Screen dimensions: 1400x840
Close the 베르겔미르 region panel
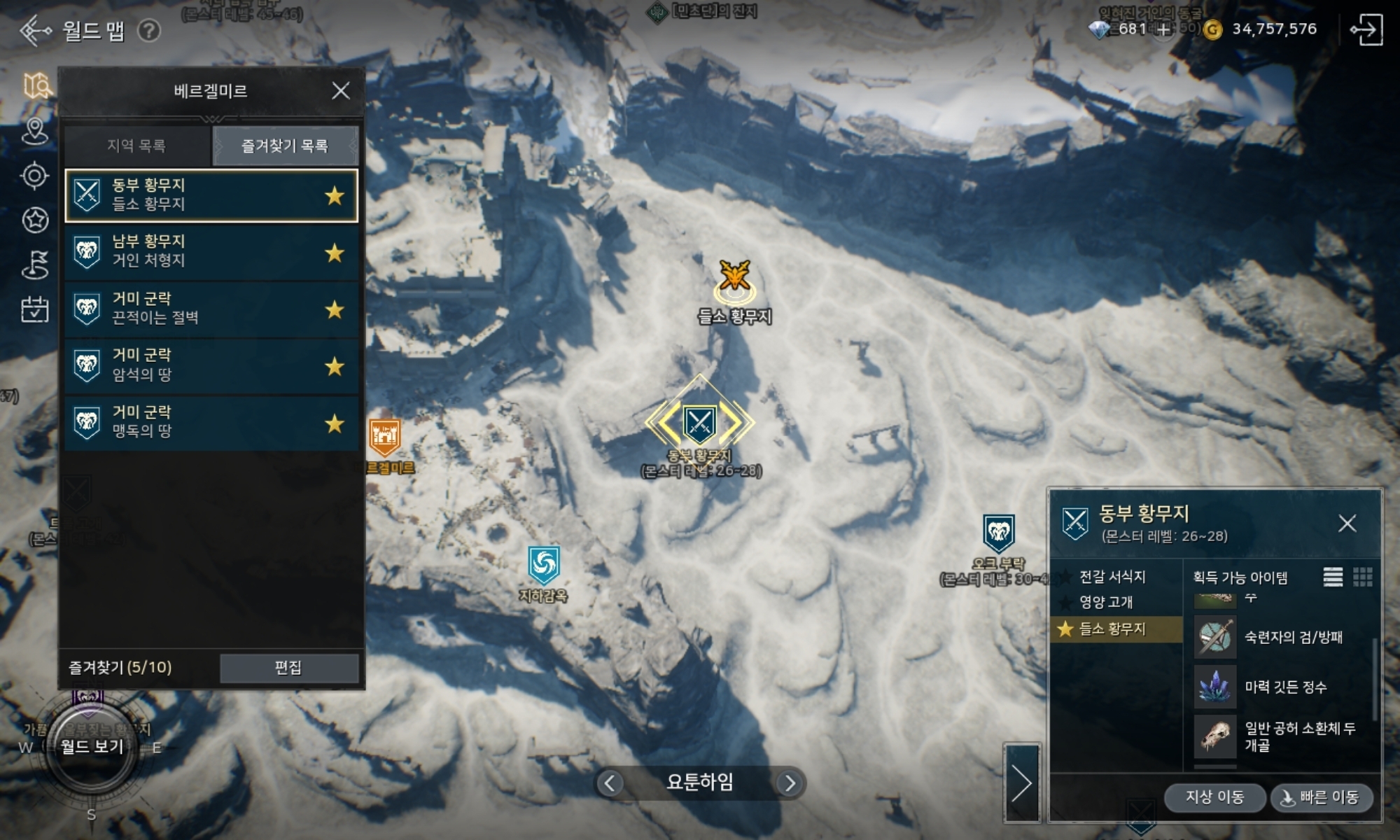(x=340, y=91)
